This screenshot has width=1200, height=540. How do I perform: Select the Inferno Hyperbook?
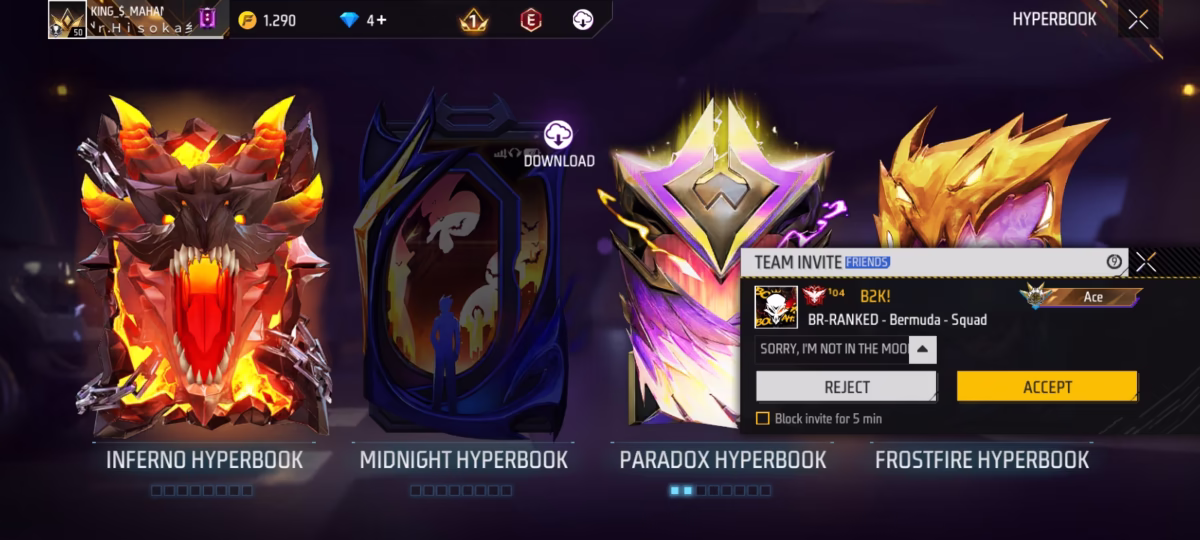pyautogui.click(x=204, y=270)
